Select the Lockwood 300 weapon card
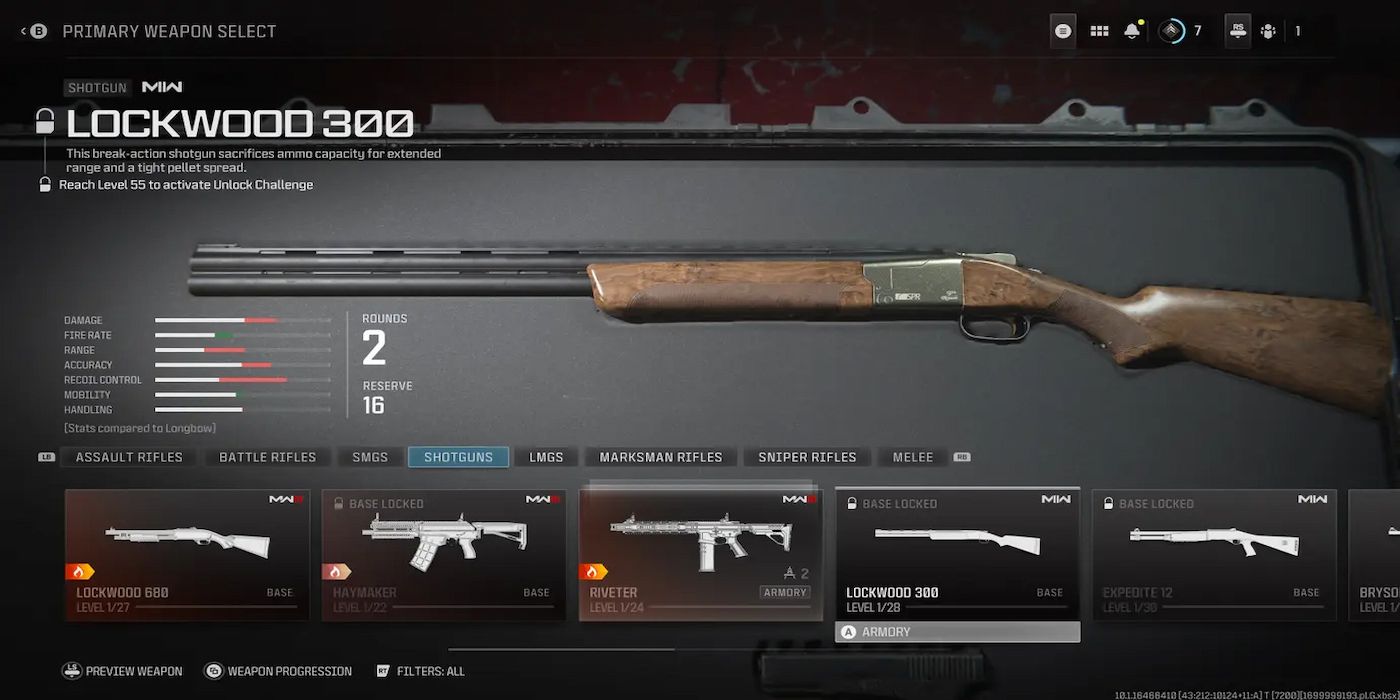The image size is (1400, 700). click(957, 554)
